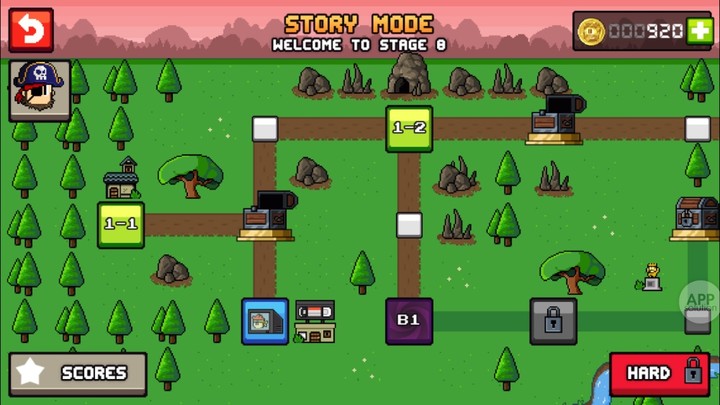Select the locked Hard difficulty button
Screen dimensions: 720x405
(659, 373)
